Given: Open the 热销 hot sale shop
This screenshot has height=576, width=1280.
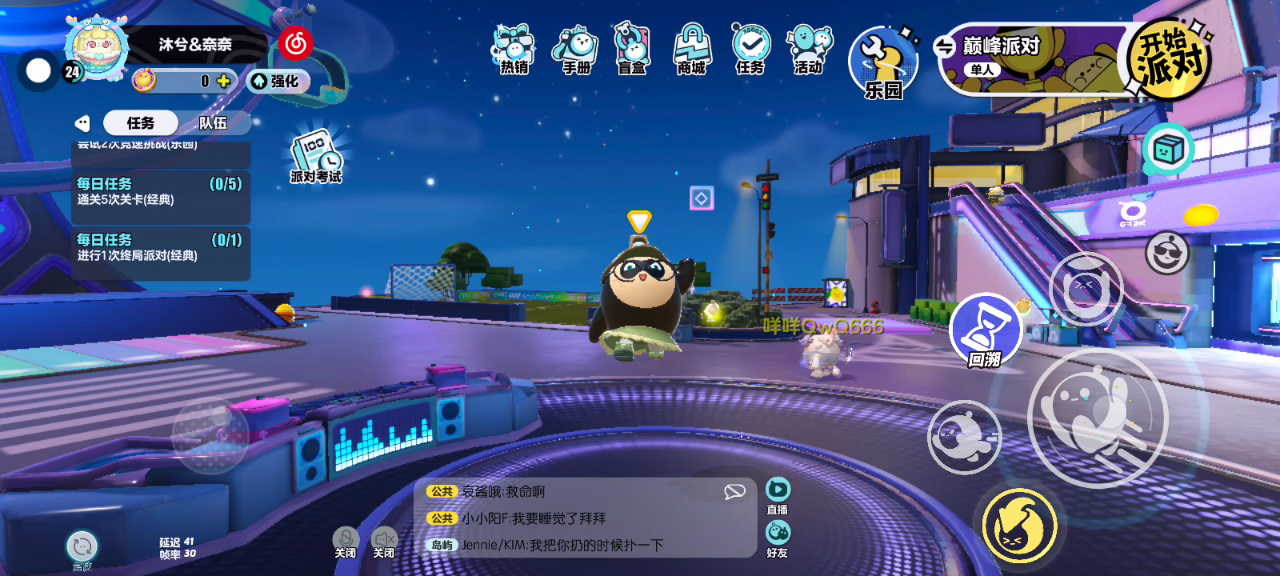Looking at the screenshot, I should pos(514,49).
